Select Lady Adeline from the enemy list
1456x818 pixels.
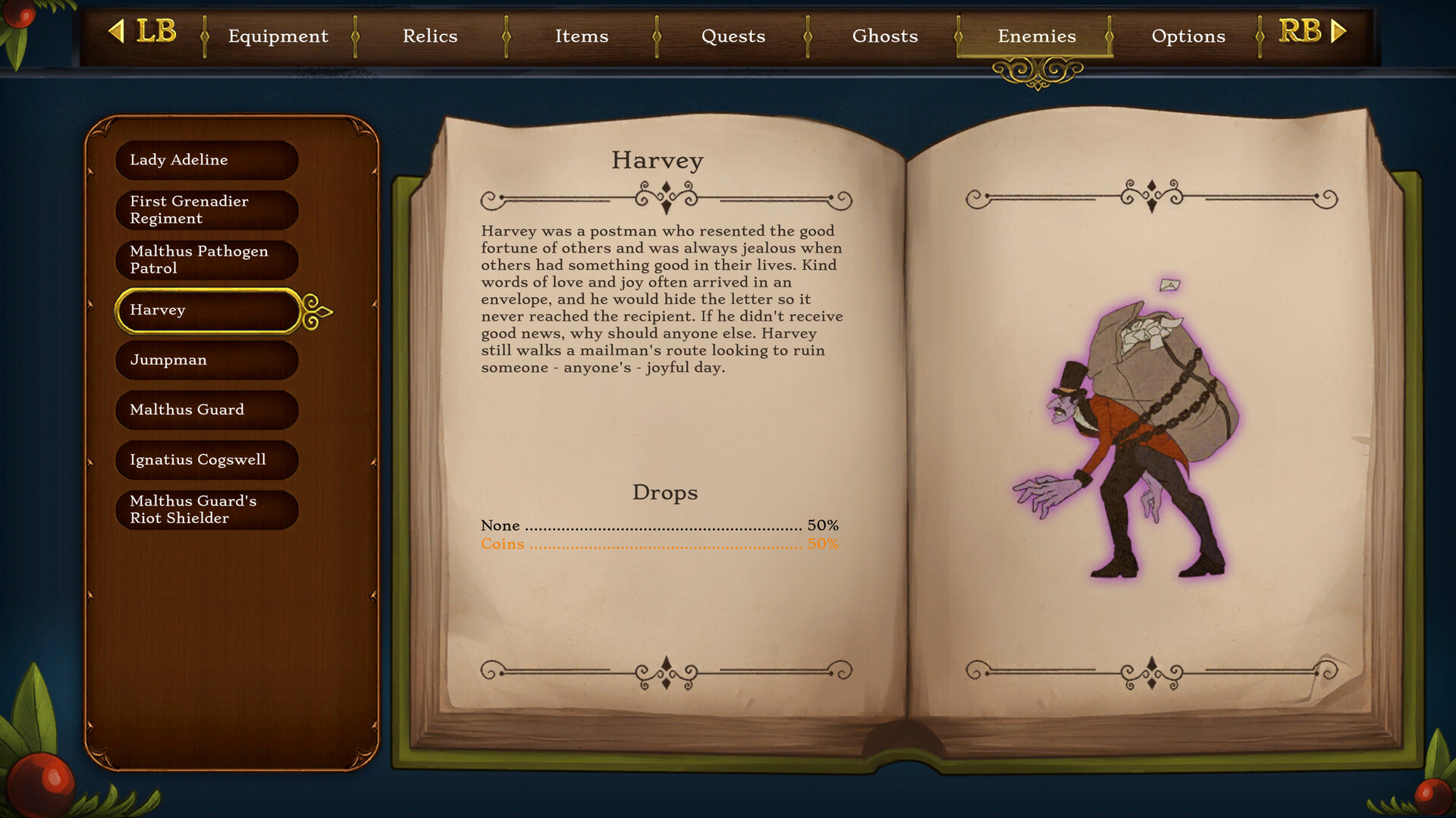coord(206,160)
